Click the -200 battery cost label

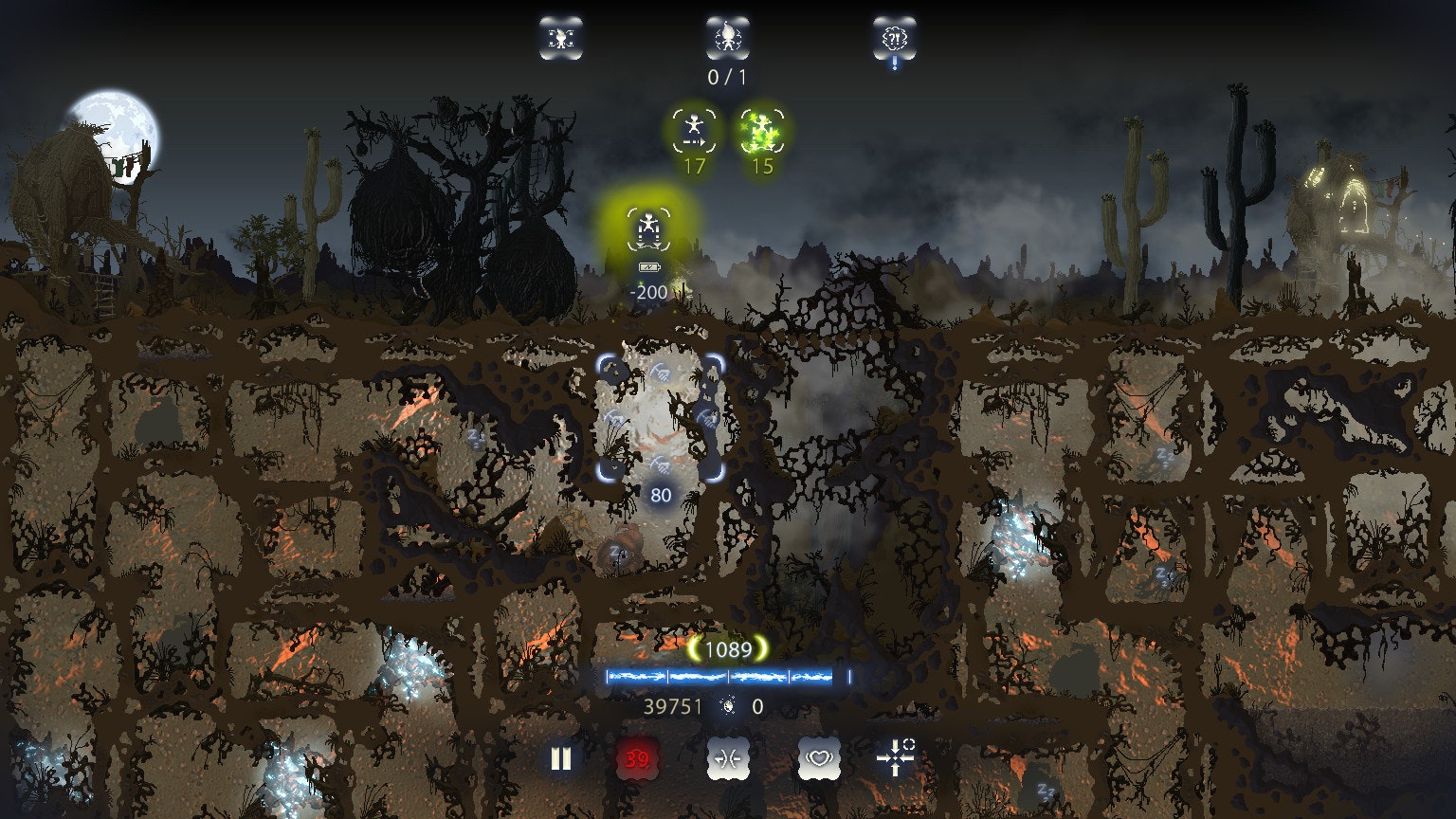click(646, 294)
